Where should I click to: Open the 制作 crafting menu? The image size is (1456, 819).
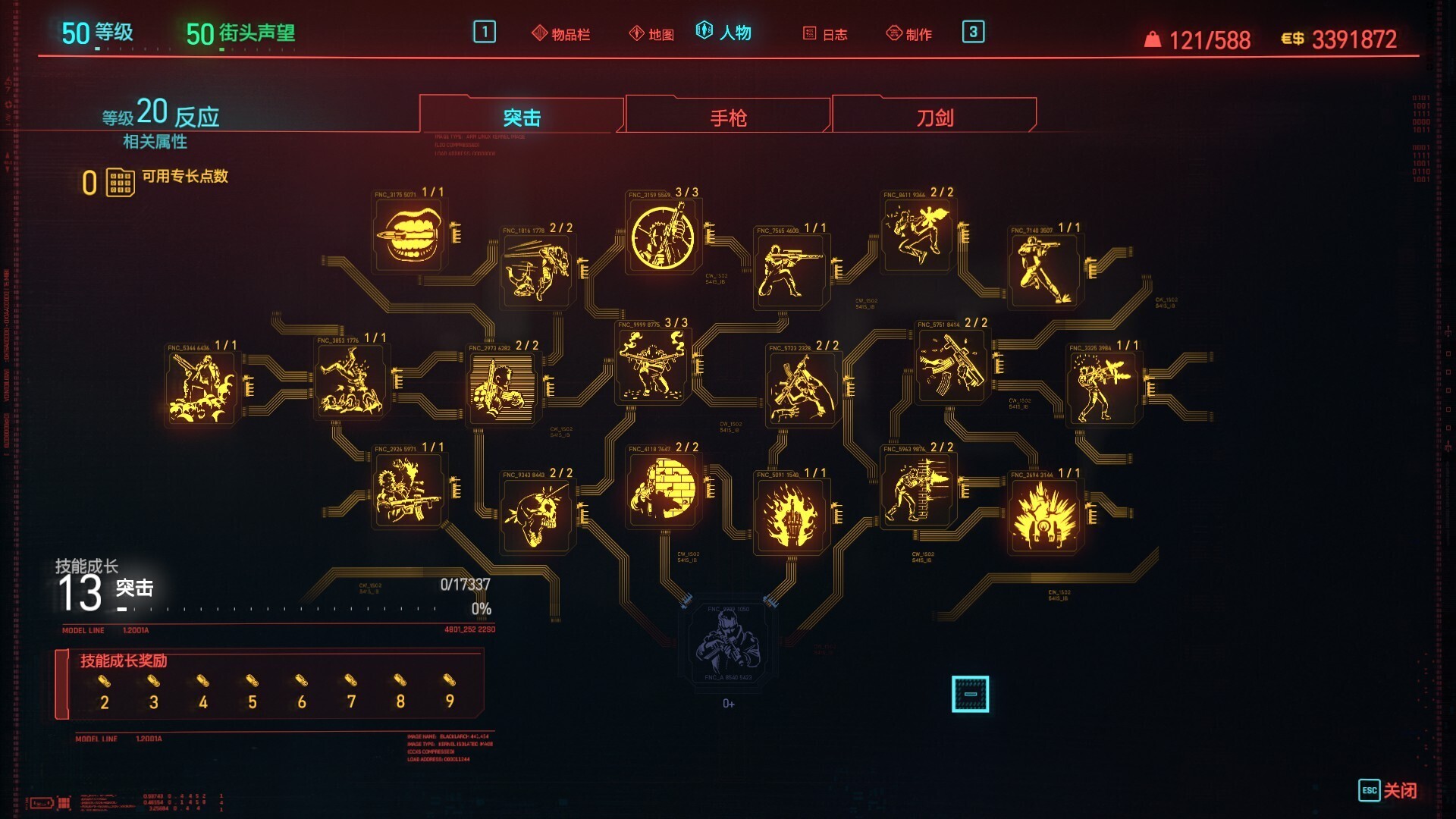click(909, 34)
